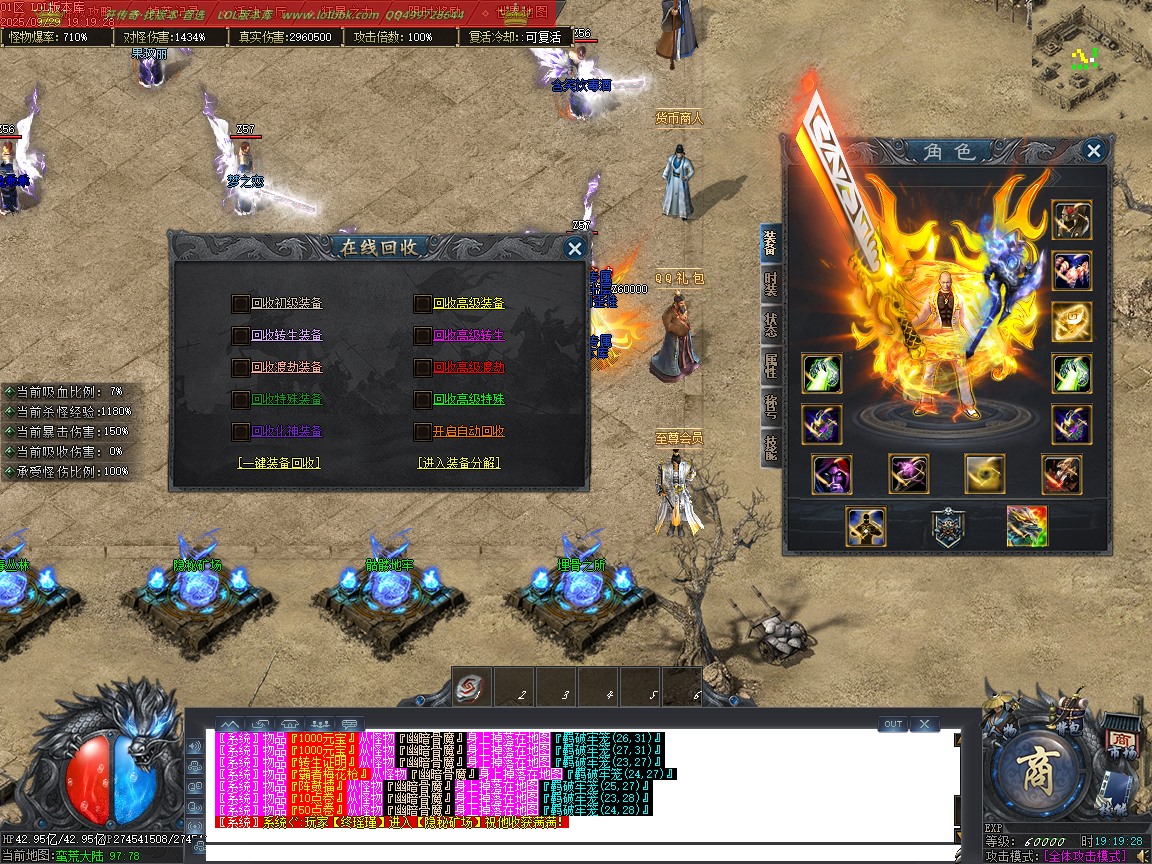Open the 属性 attributes tab
The height and width of the screenshot is (864, 1152).
pyautogui.click(x=770, y=366)
